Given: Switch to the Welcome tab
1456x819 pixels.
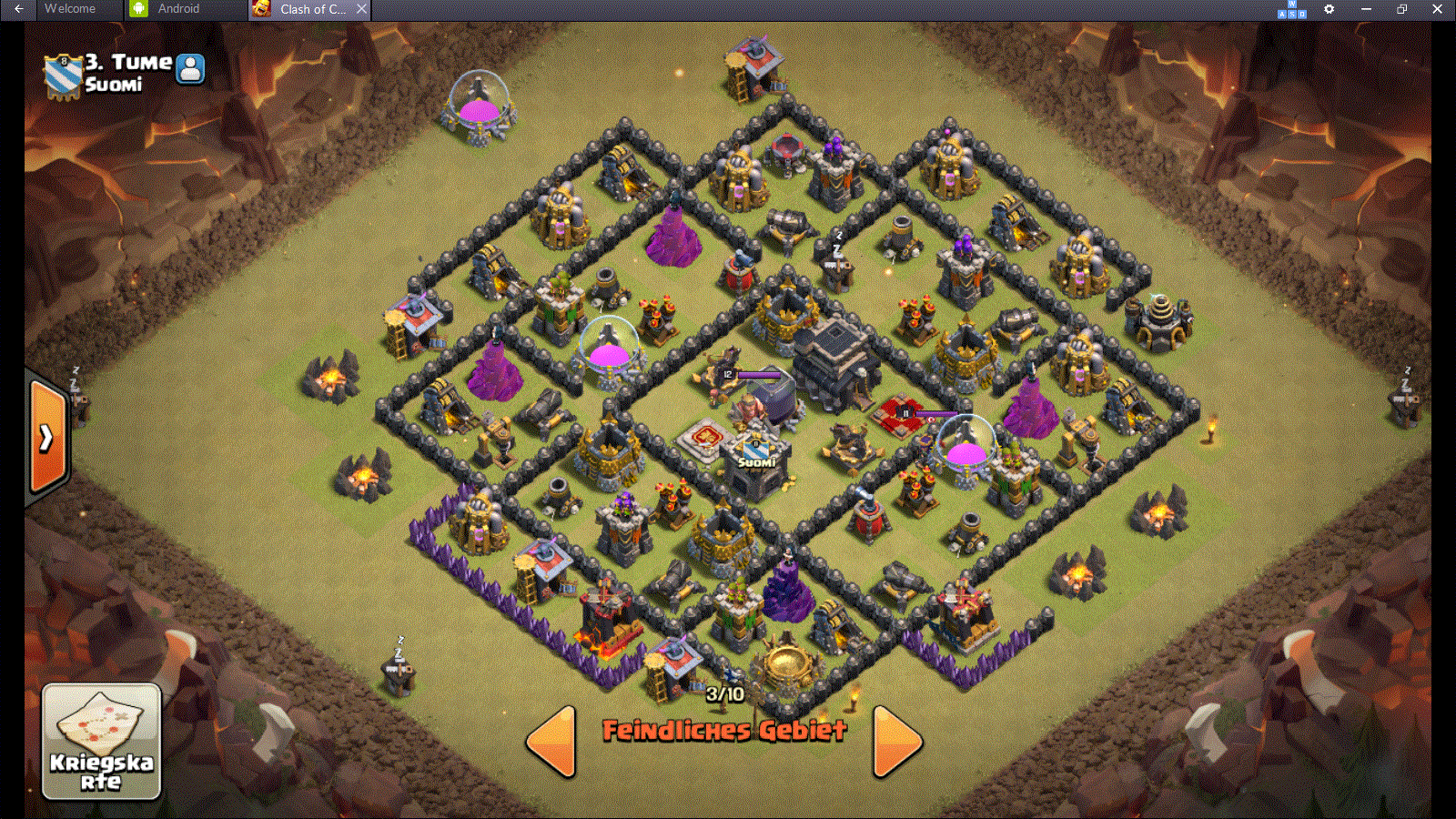Looking at the screenshot, I should tap(69, 9).
